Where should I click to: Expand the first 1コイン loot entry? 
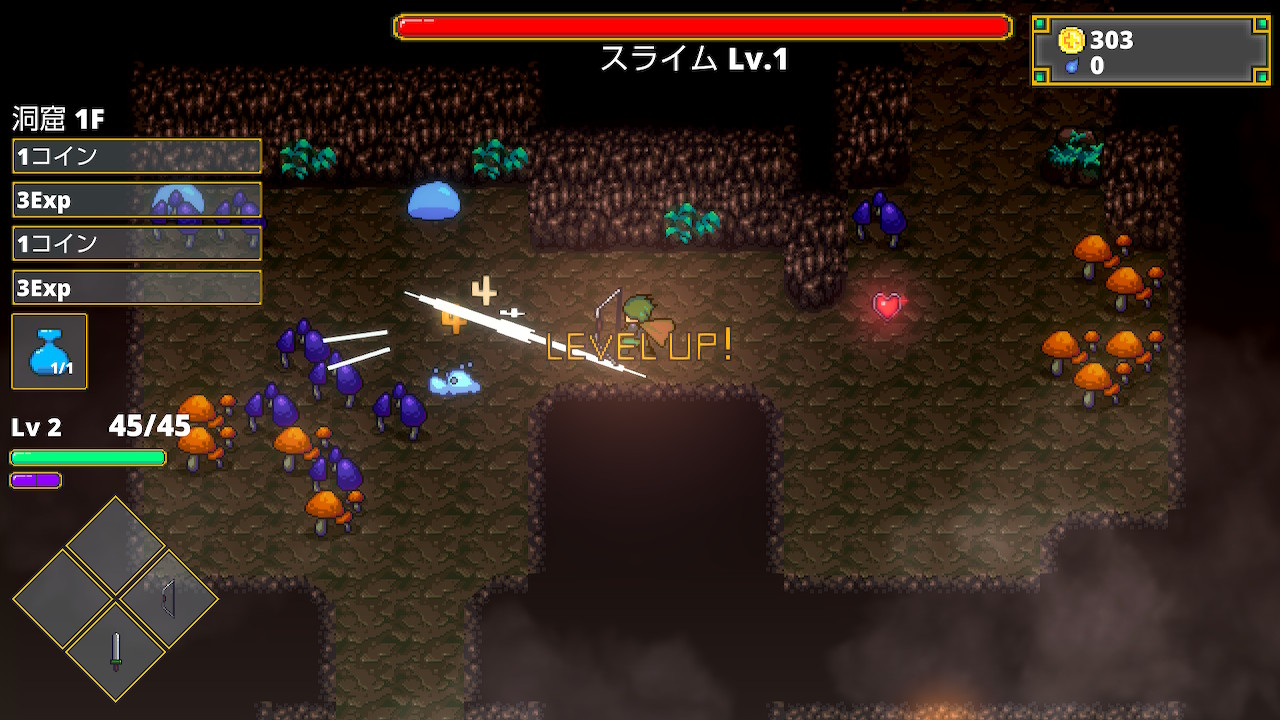[x=136, y=155]
